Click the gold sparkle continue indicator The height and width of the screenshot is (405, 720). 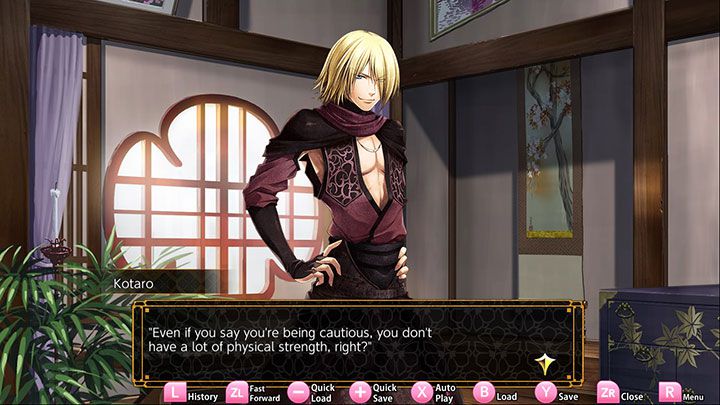click(x=546, y=364)
